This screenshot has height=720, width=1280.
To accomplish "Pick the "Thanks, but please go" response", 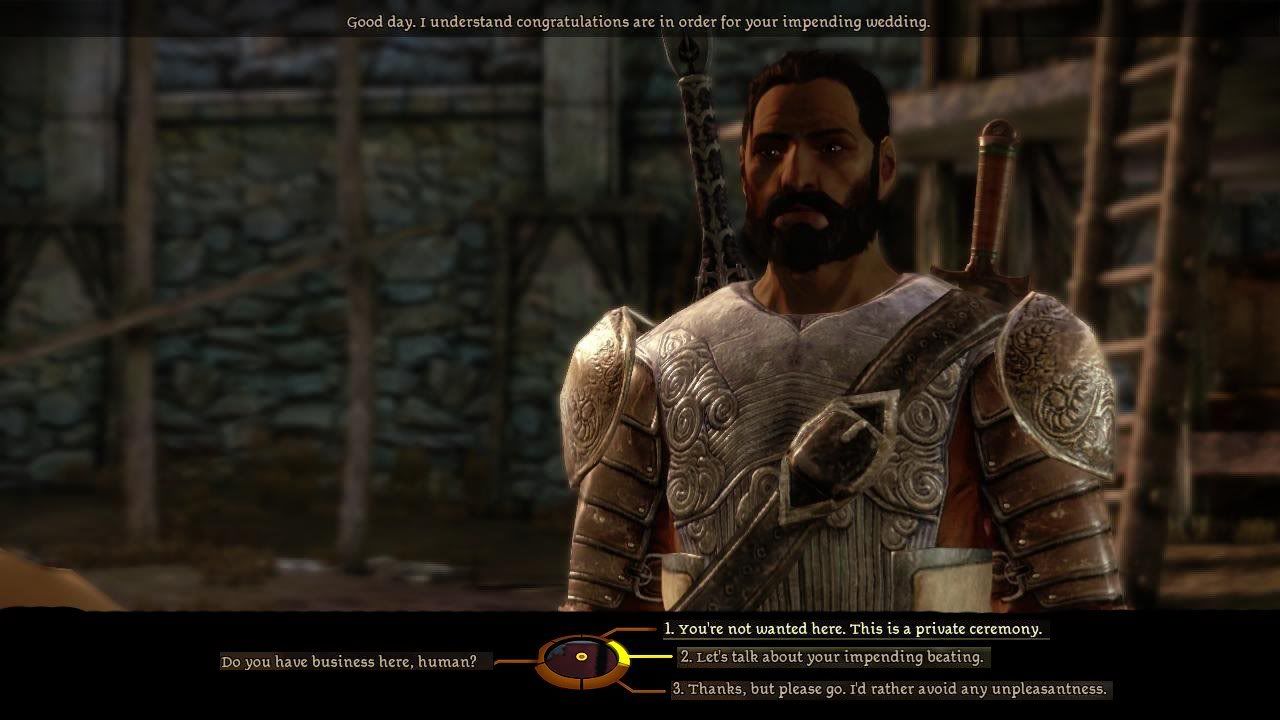I will click(890, 689).
